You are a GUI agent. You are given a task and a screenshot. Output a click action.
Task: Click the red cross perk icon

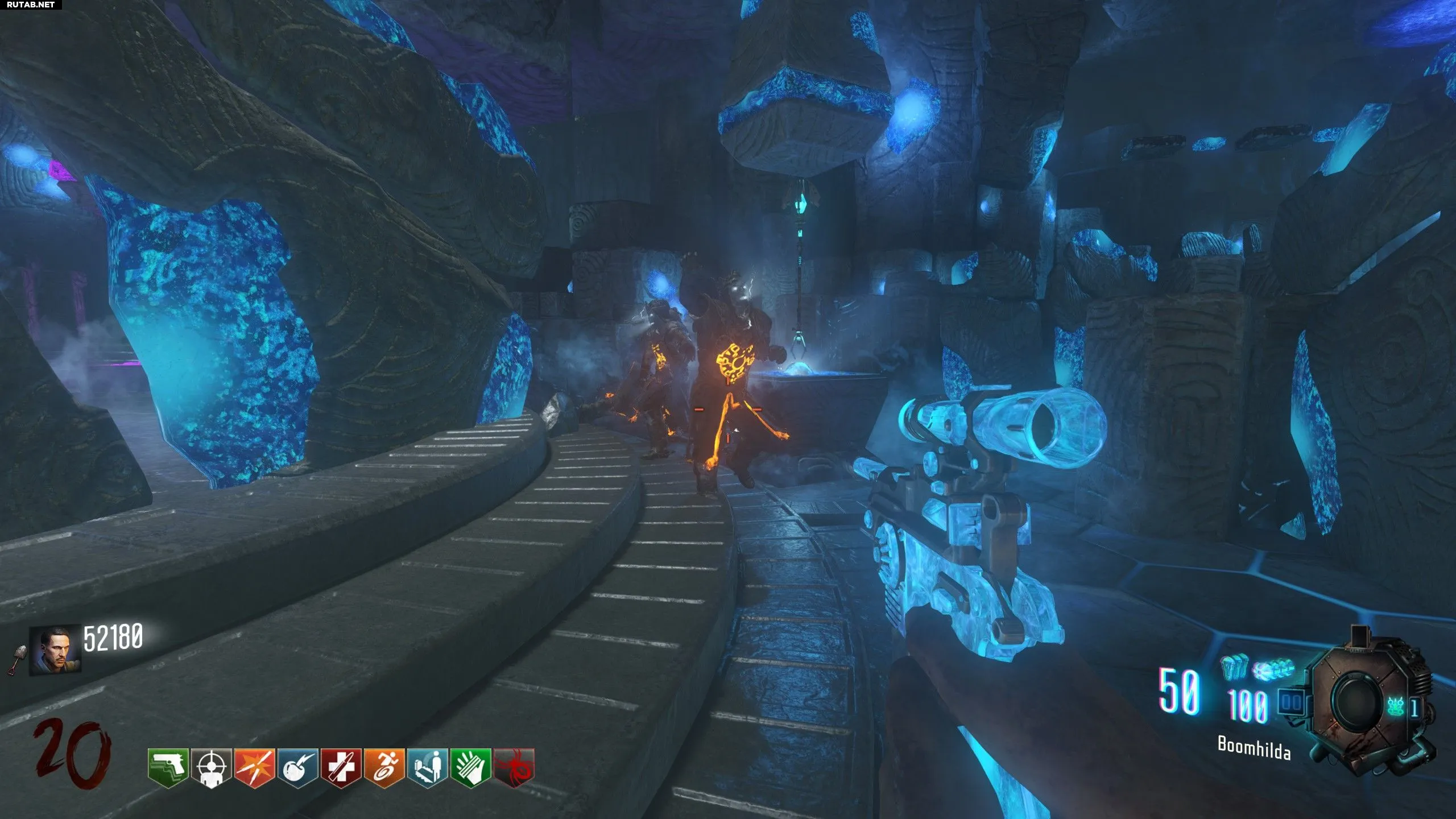pyautogui.click(x=341, y=768)
